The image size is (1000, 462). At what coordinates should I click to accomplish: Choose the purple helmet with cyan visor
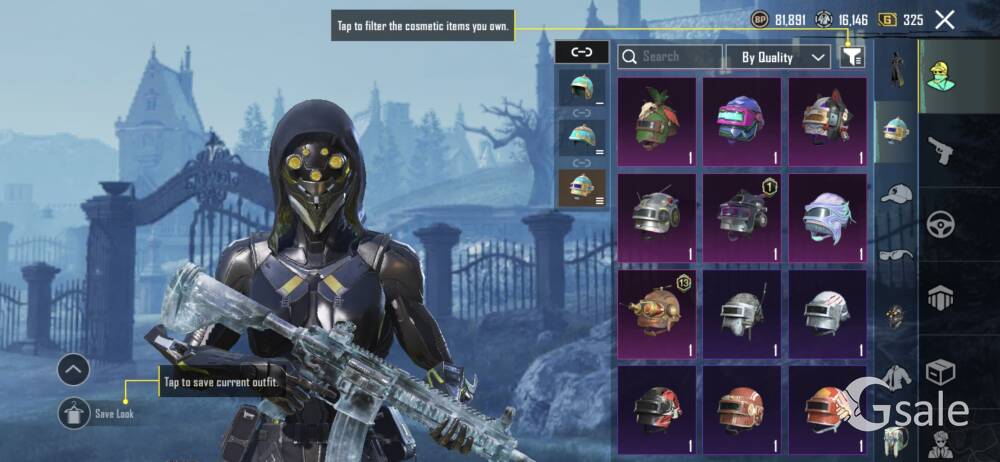point(741,121)
